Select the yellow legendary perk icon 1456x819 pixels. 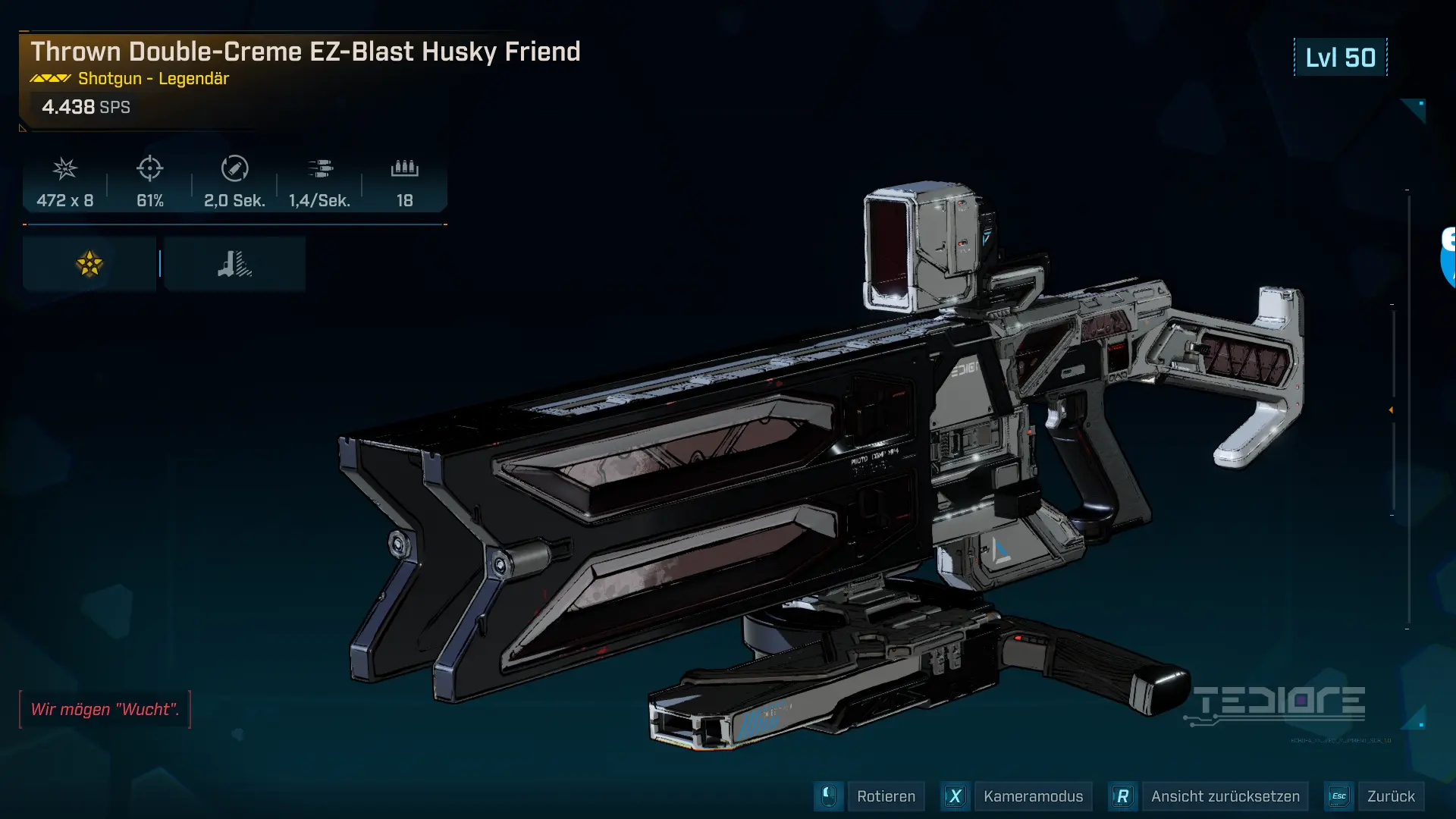click(x=89, y=264)
